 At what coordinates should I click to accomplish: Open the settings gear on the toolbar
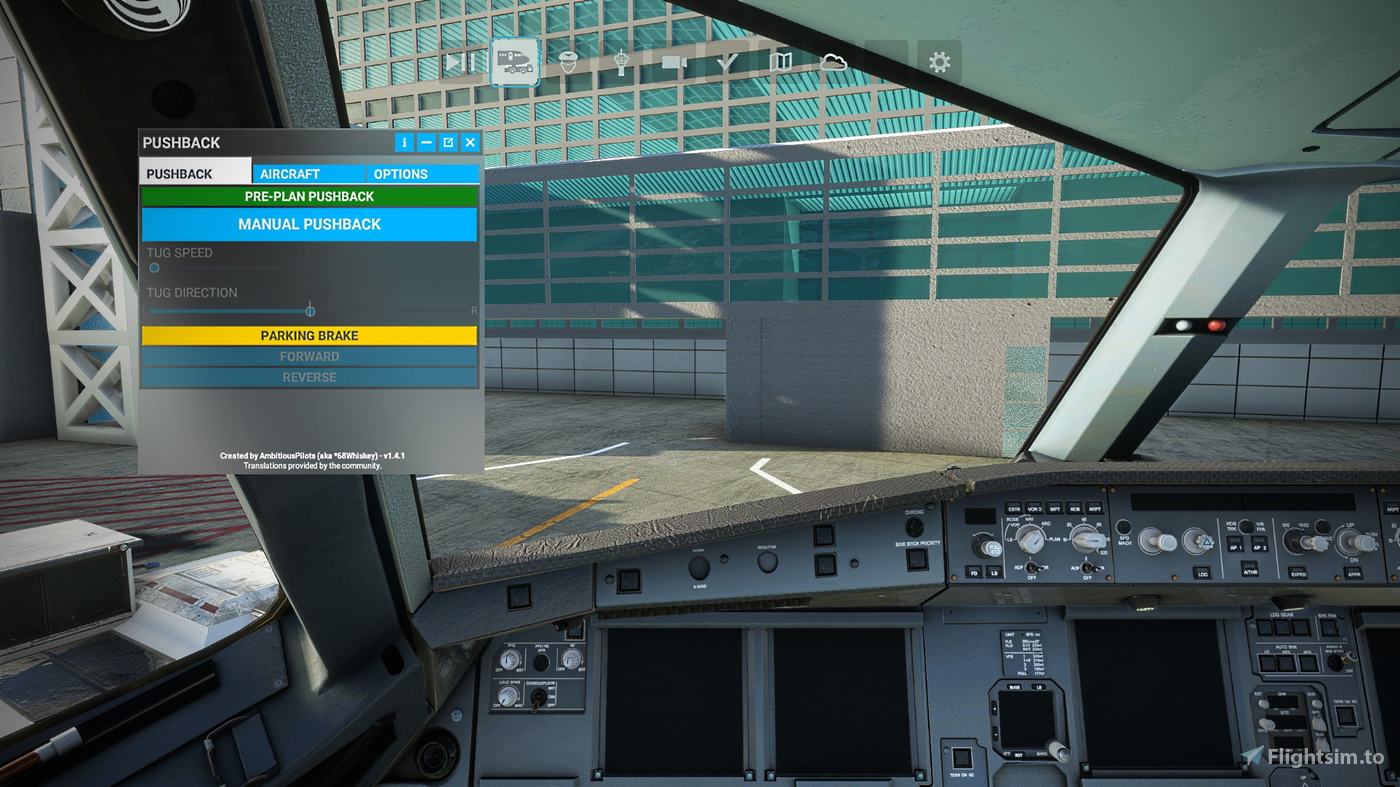[939, 62]
